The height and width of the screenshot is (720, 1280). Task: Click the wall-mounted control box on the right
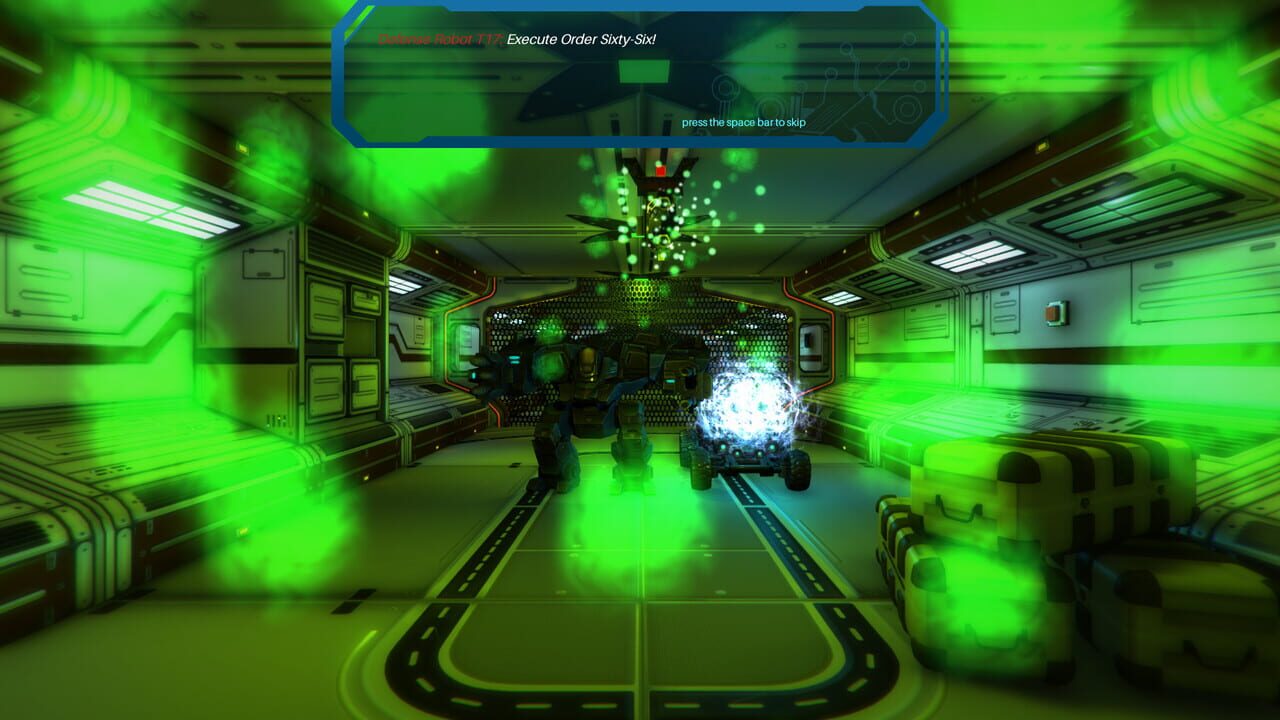point(1057,314)
